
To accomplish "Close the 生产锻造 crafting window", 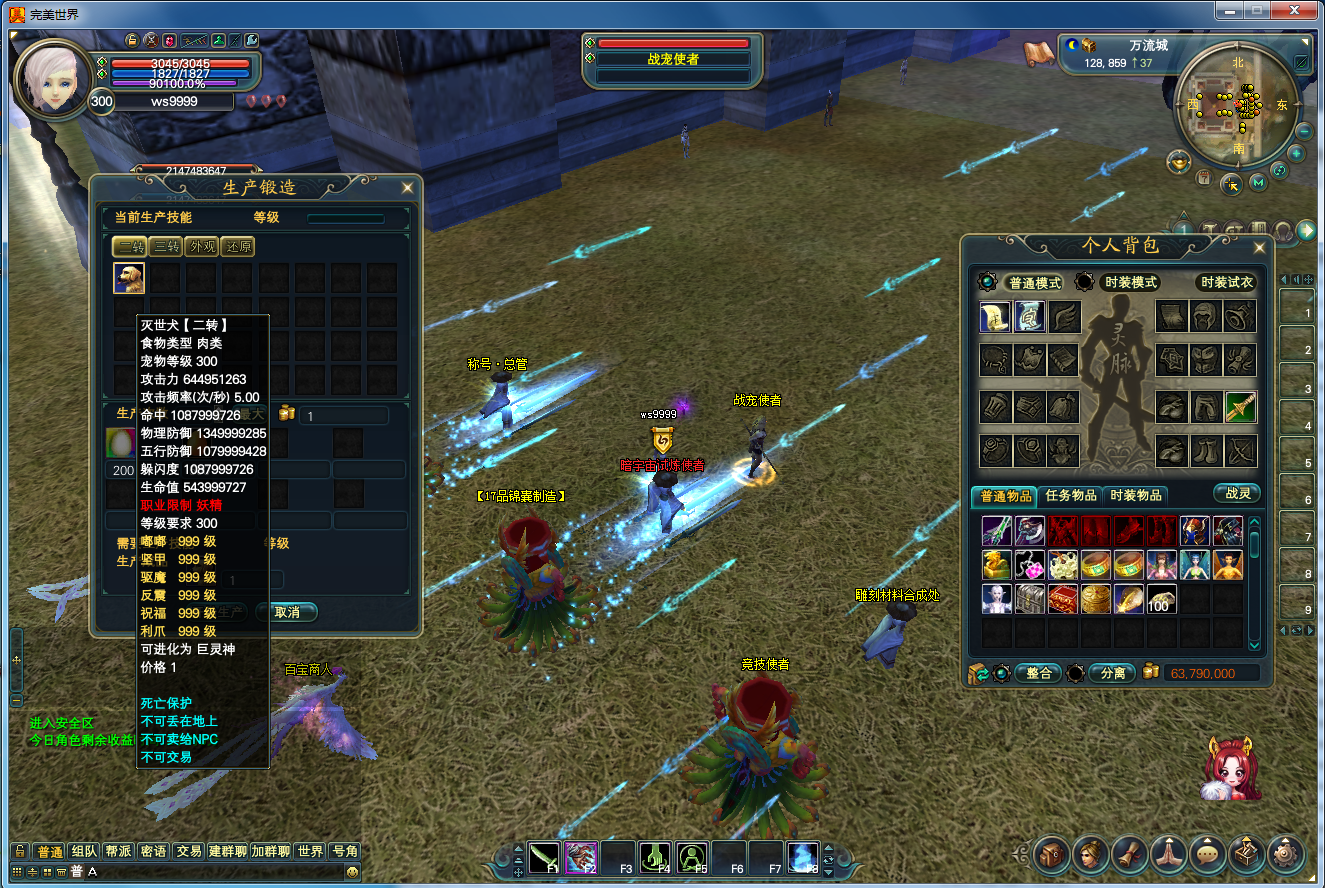I will point(407,187).
